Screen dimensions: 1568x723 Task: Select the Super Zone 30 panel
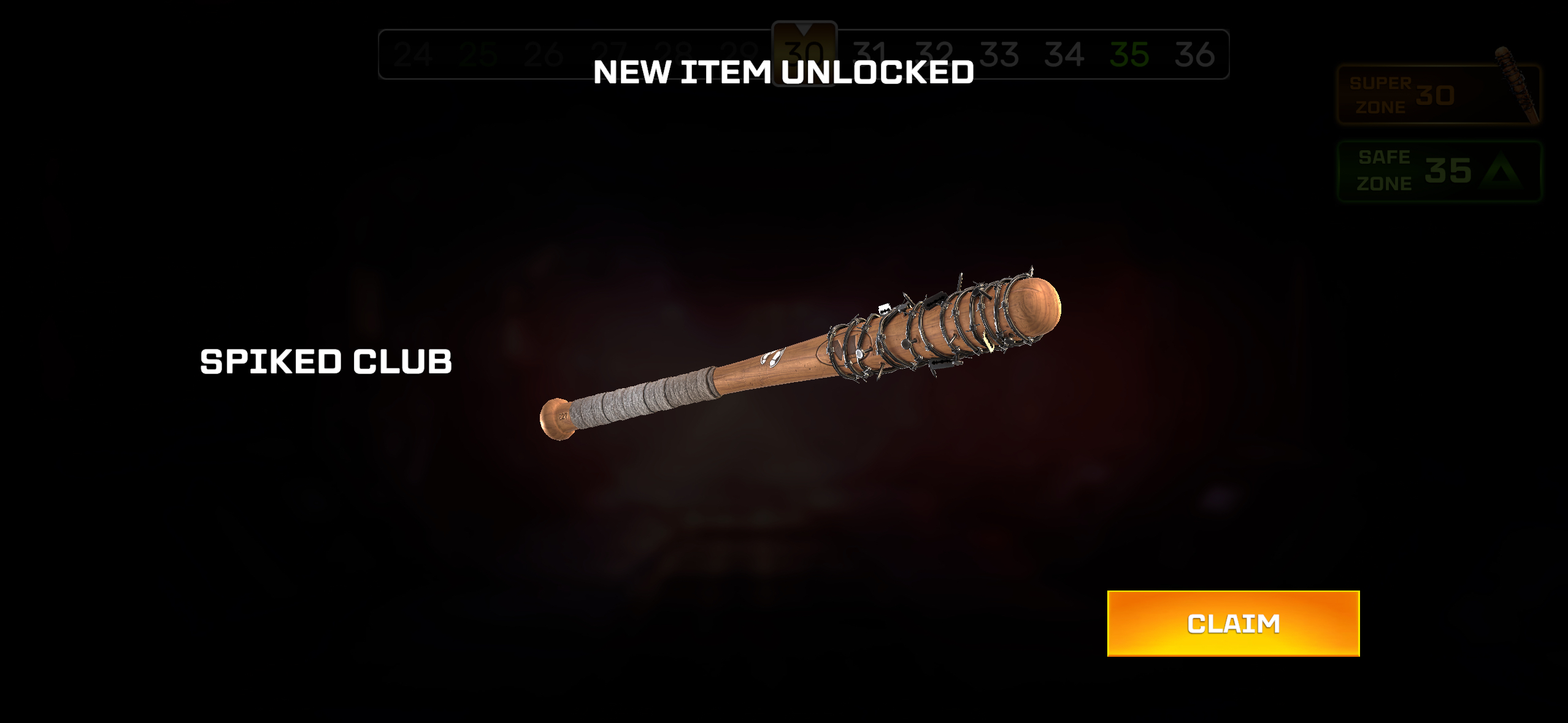tap(1437, 95)
